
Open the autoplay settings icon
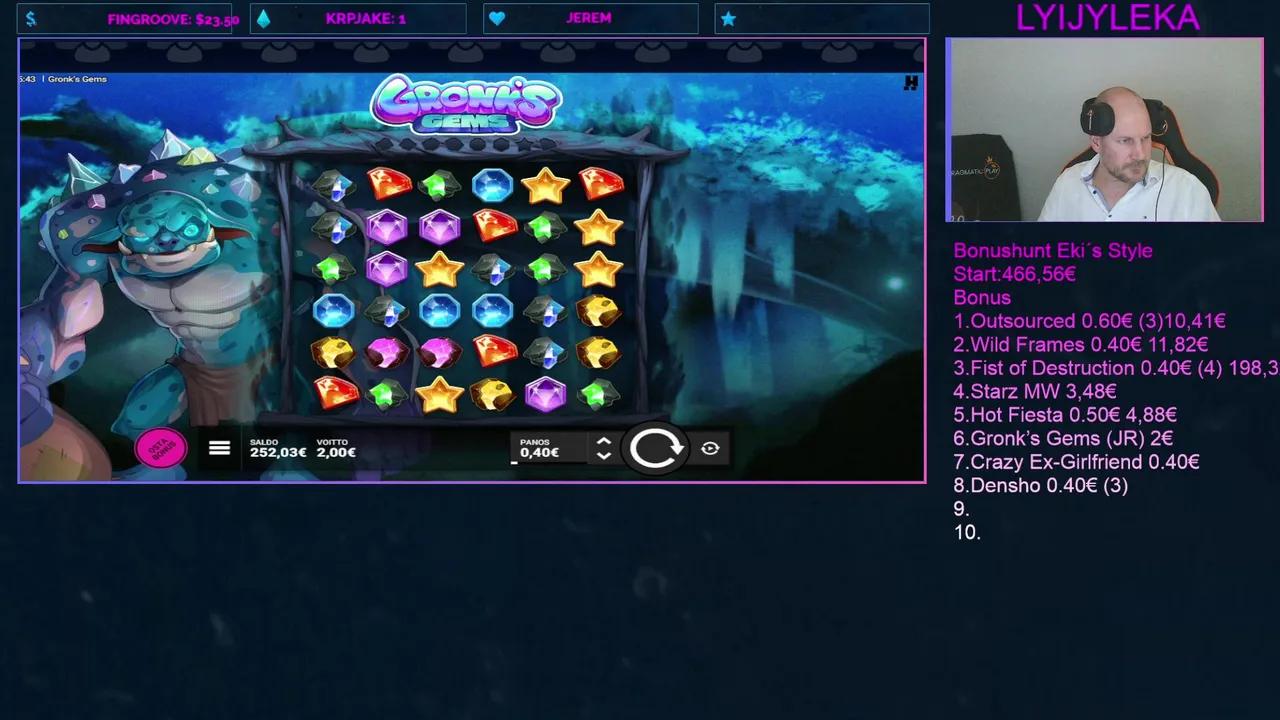[710, 449]
